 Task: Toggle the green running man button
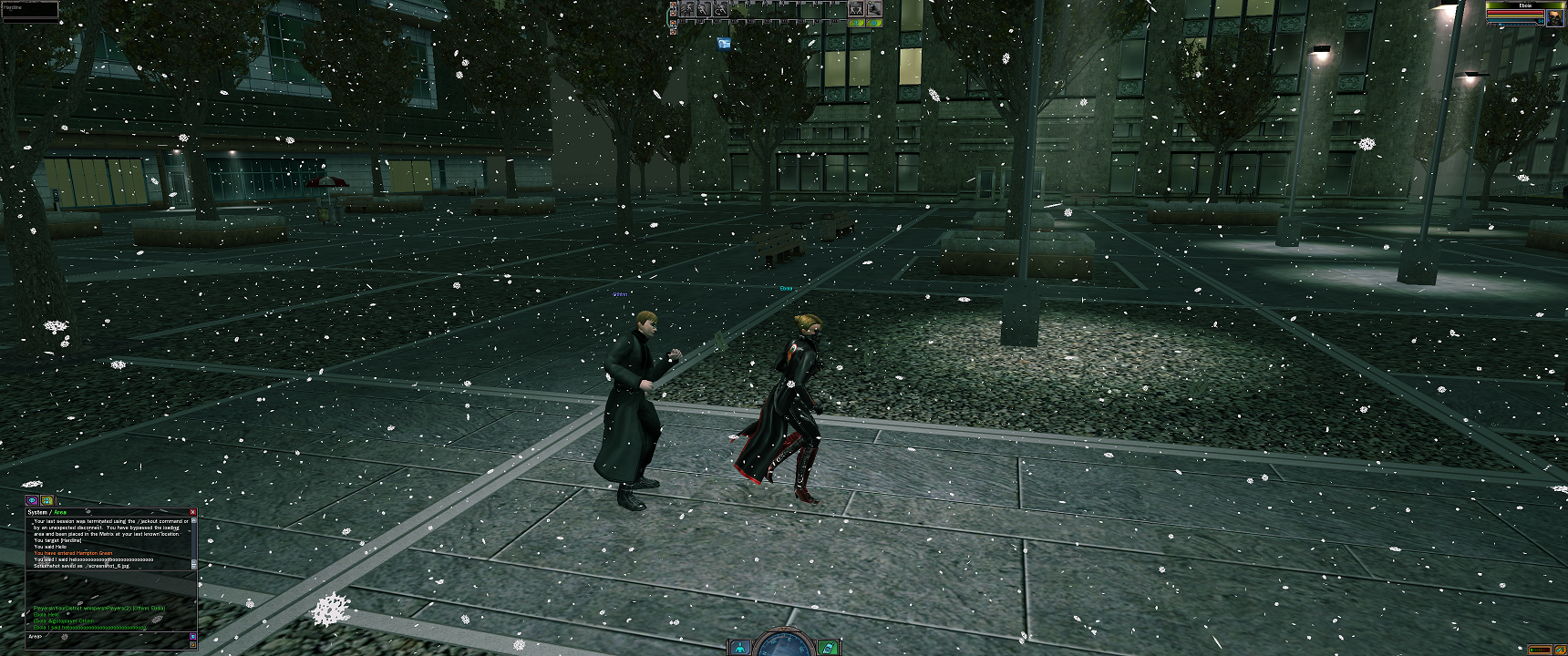click(856, 23)
